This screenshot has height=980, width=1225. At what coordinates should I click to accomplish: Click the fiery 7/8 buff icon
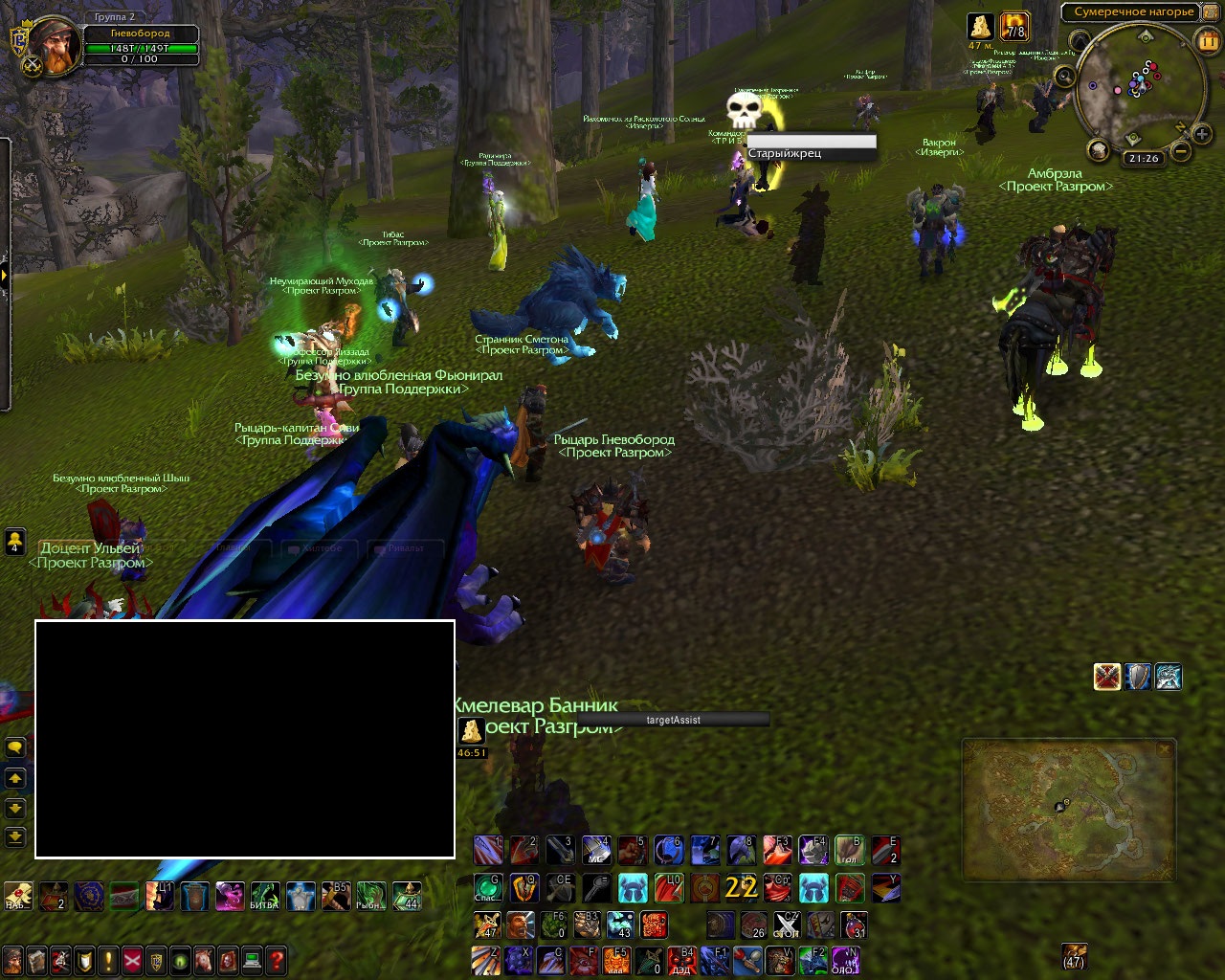tap(1013, 26)
